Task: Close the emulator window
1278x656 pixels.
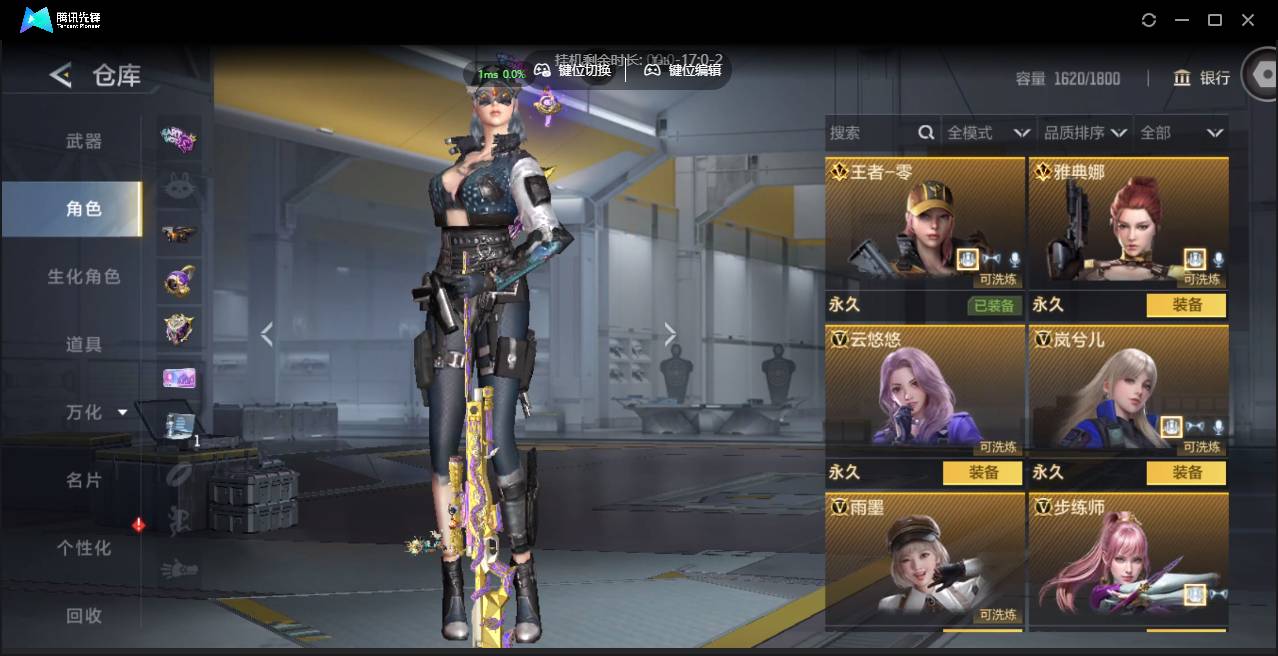Action: click(x=1248, y=20)
